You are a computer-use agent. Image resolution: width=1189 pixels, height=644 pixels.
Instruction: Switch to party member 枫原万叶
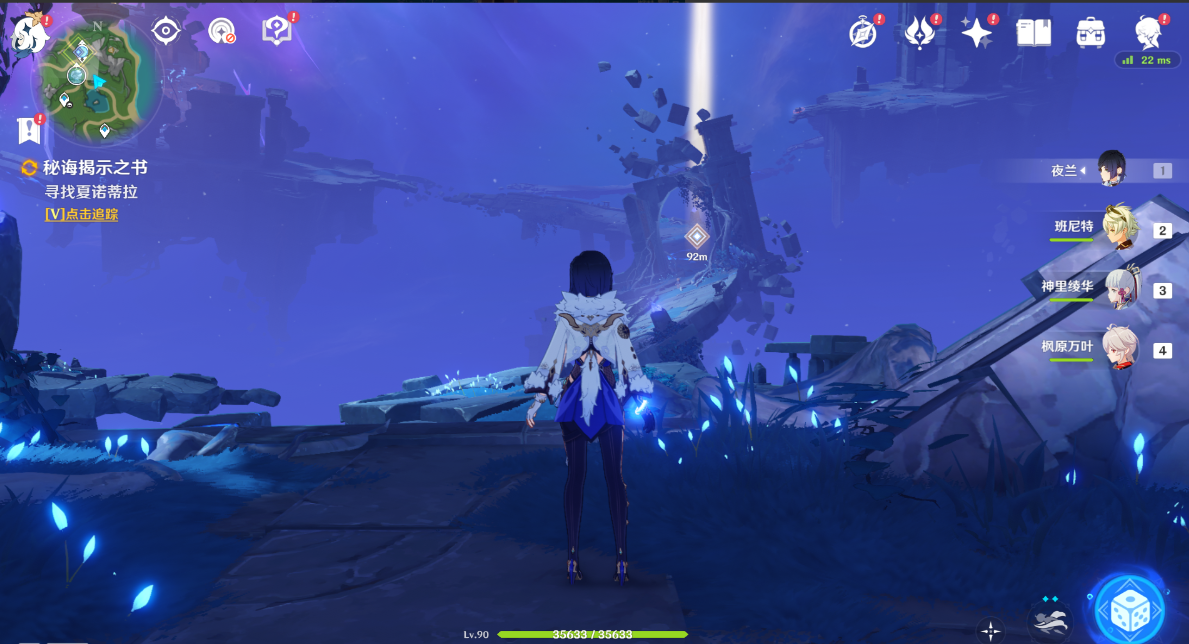[1119, 349]
